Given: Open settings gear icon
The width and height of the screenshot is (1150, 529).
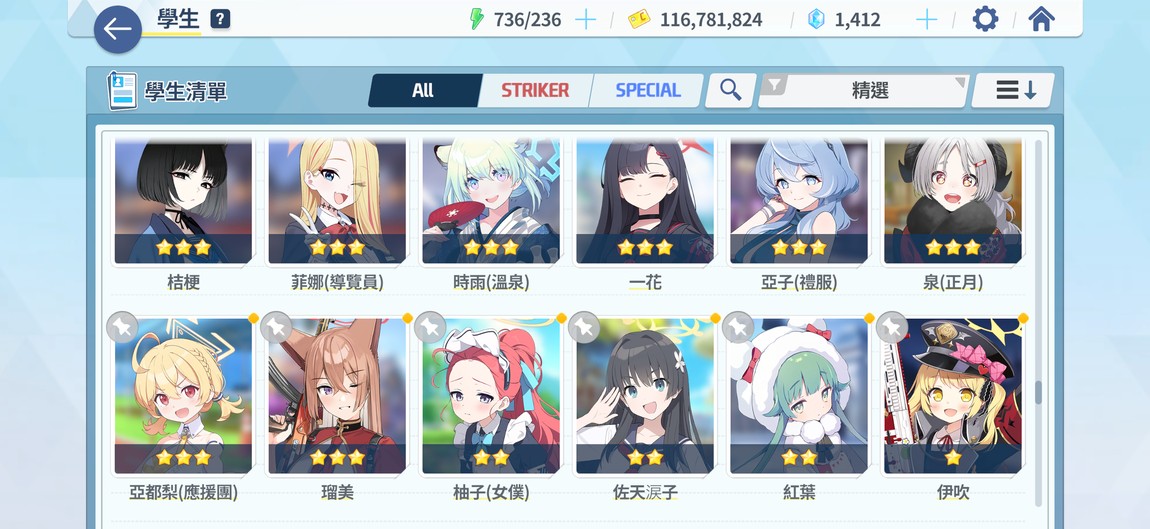Looking at the screenshot, I should pos(985,19).
